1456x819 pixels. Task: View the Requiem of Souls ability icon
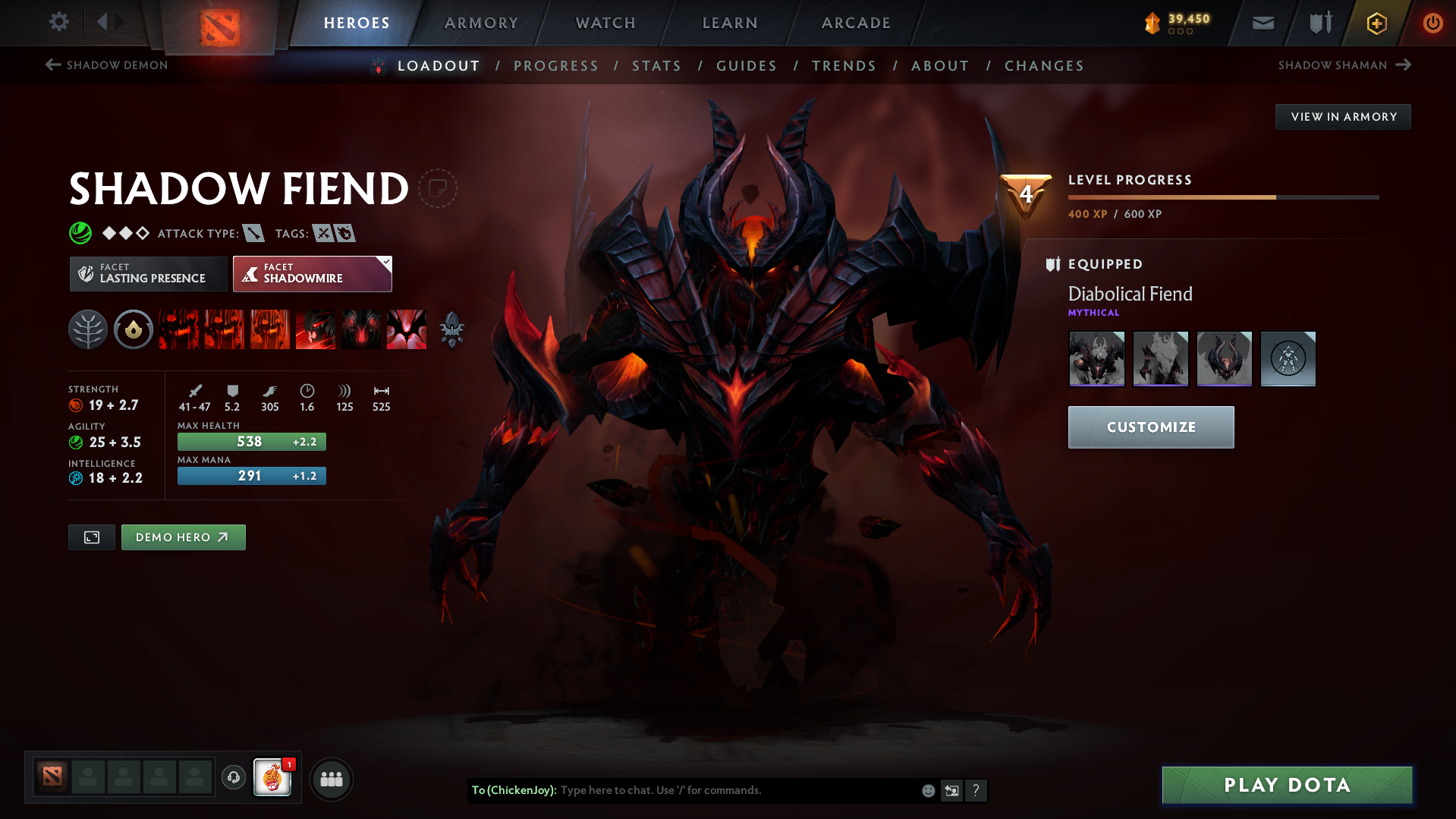tap(407, 329)
